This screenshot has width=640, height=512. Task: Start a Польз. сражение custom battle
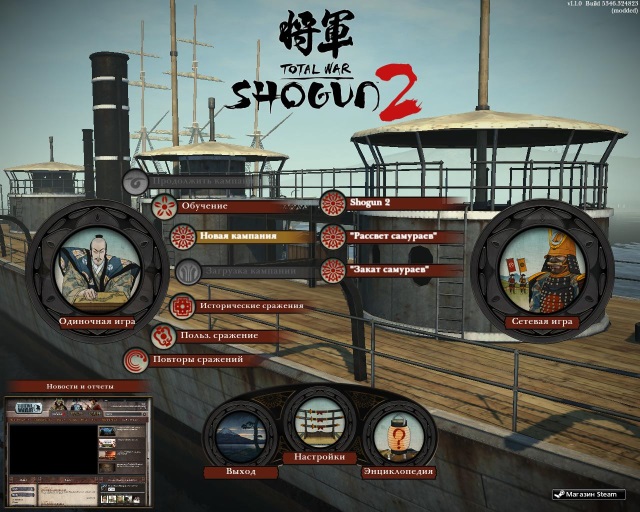tap(219, 335)
